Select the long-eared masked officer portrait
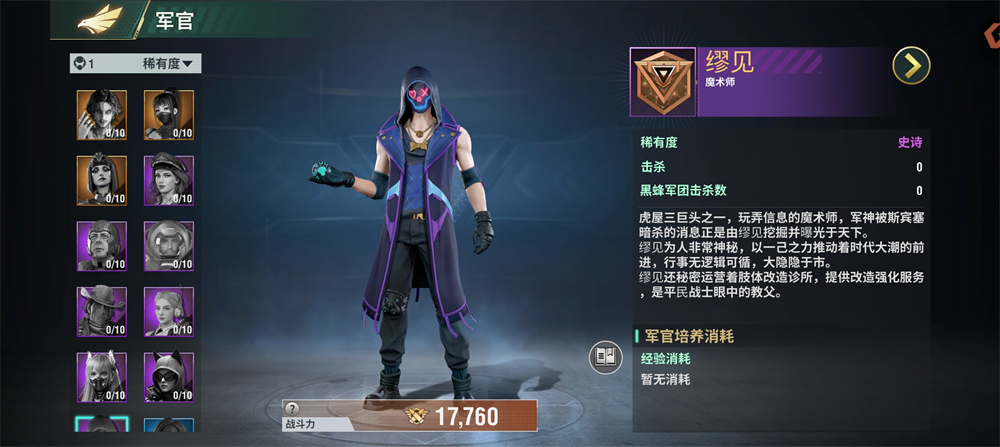The height and width of the screenshot is (447, 1000). tap(101, 376)
